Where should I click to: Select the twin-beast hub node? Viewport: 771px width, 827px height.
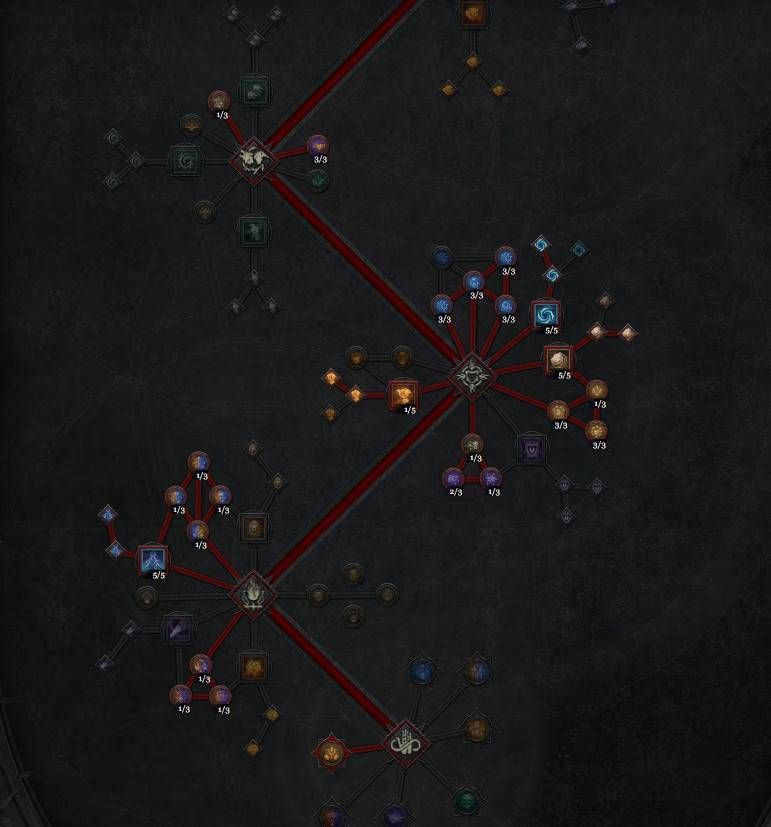(253, 160)
